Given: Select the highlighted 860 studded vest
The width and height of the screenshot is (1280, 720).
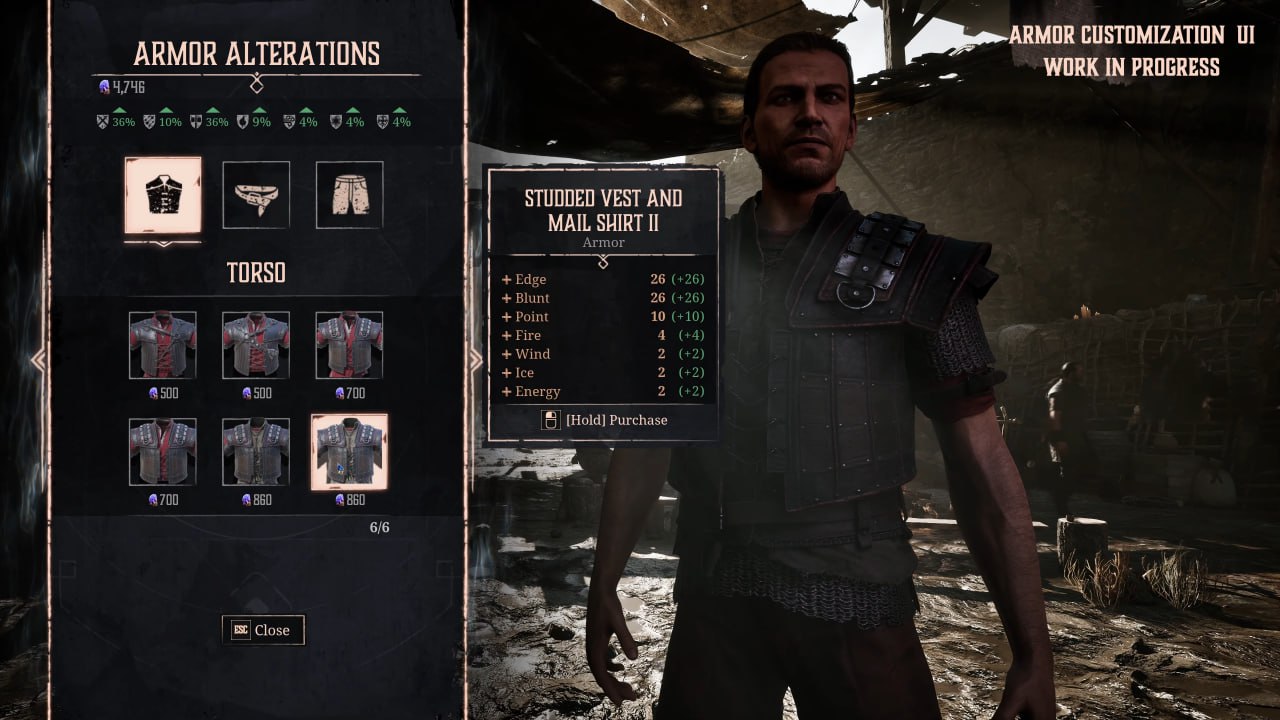Looking at the screenshot, I should (x=349, y=452).
